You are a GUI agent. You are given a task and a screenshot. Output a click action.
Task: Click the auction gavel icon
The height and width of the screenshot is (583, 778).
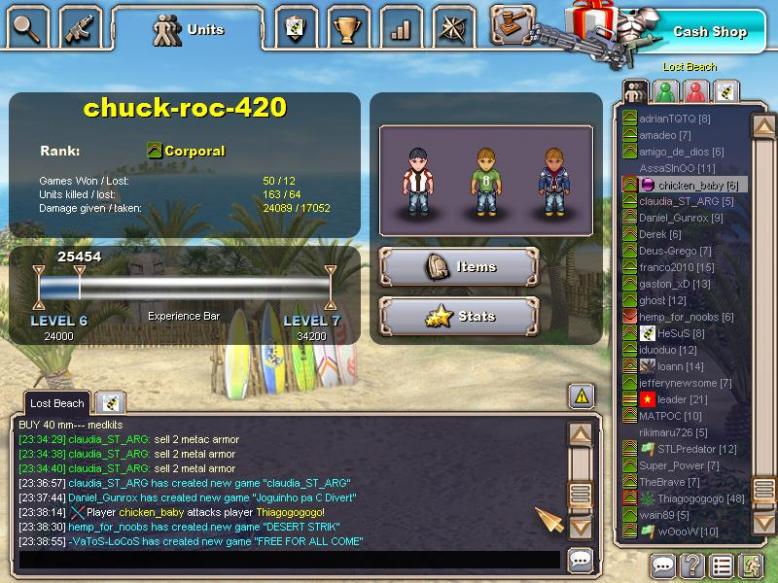pos(511,26)
